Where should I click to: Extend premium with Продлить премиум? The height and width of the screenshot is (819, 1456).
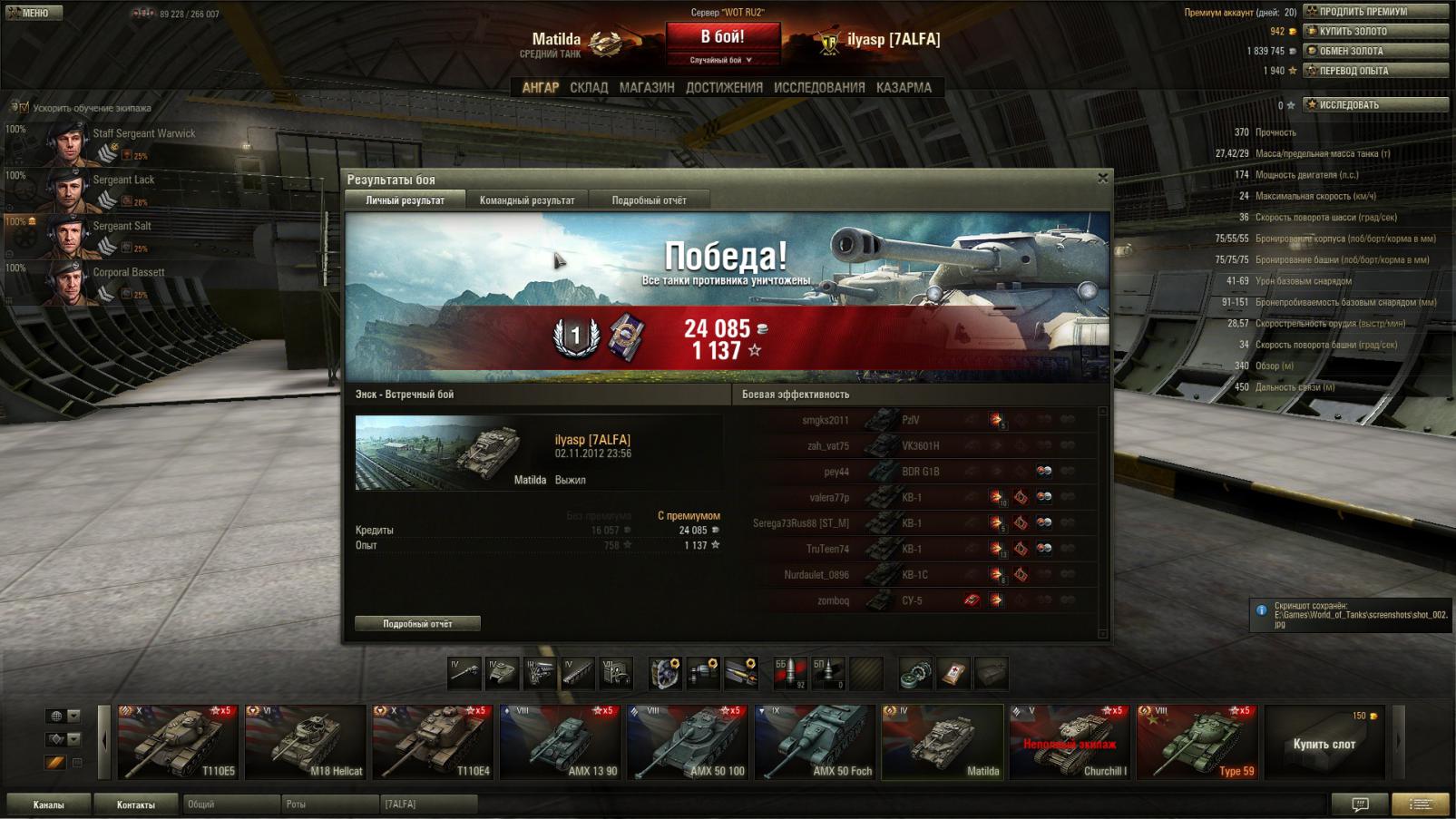(x=1375, y=12)
